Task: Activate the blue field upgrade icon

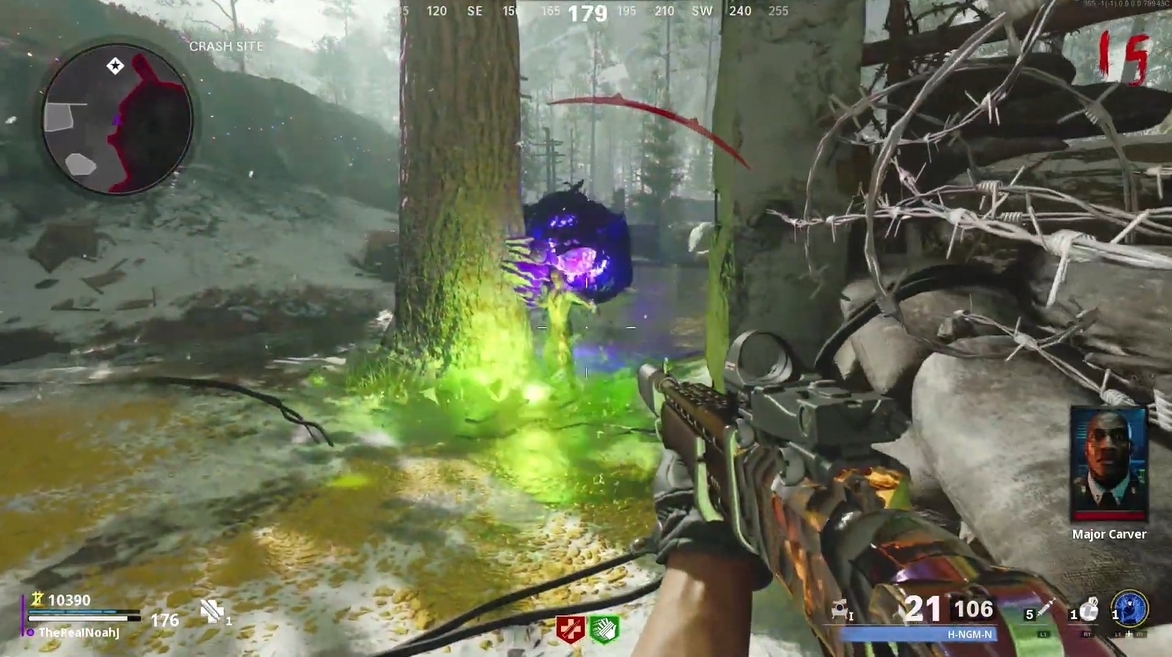Action: point(1129,609)
